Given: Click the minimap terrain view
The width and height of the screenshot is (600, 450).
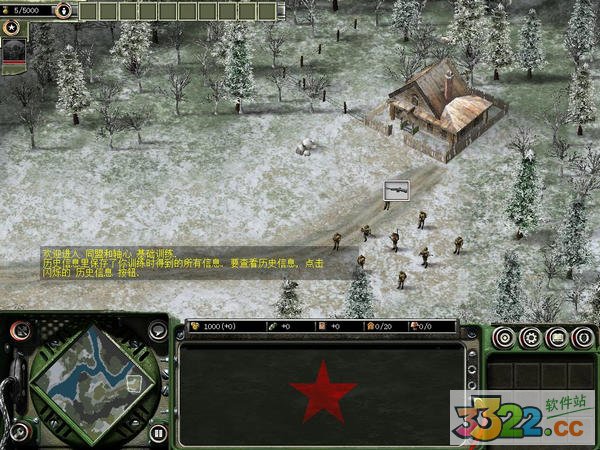Looking at the screenshot, I should [x=91, y=378].
